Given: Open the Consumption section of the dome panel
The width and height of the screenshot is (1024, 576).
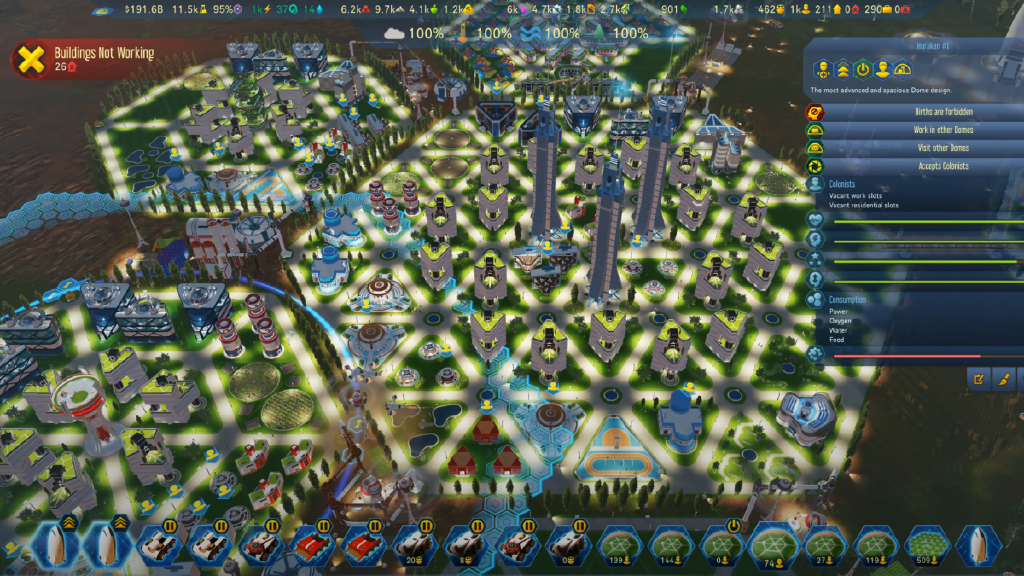Looking at the screenshot, I should click(x=846, y=299).
